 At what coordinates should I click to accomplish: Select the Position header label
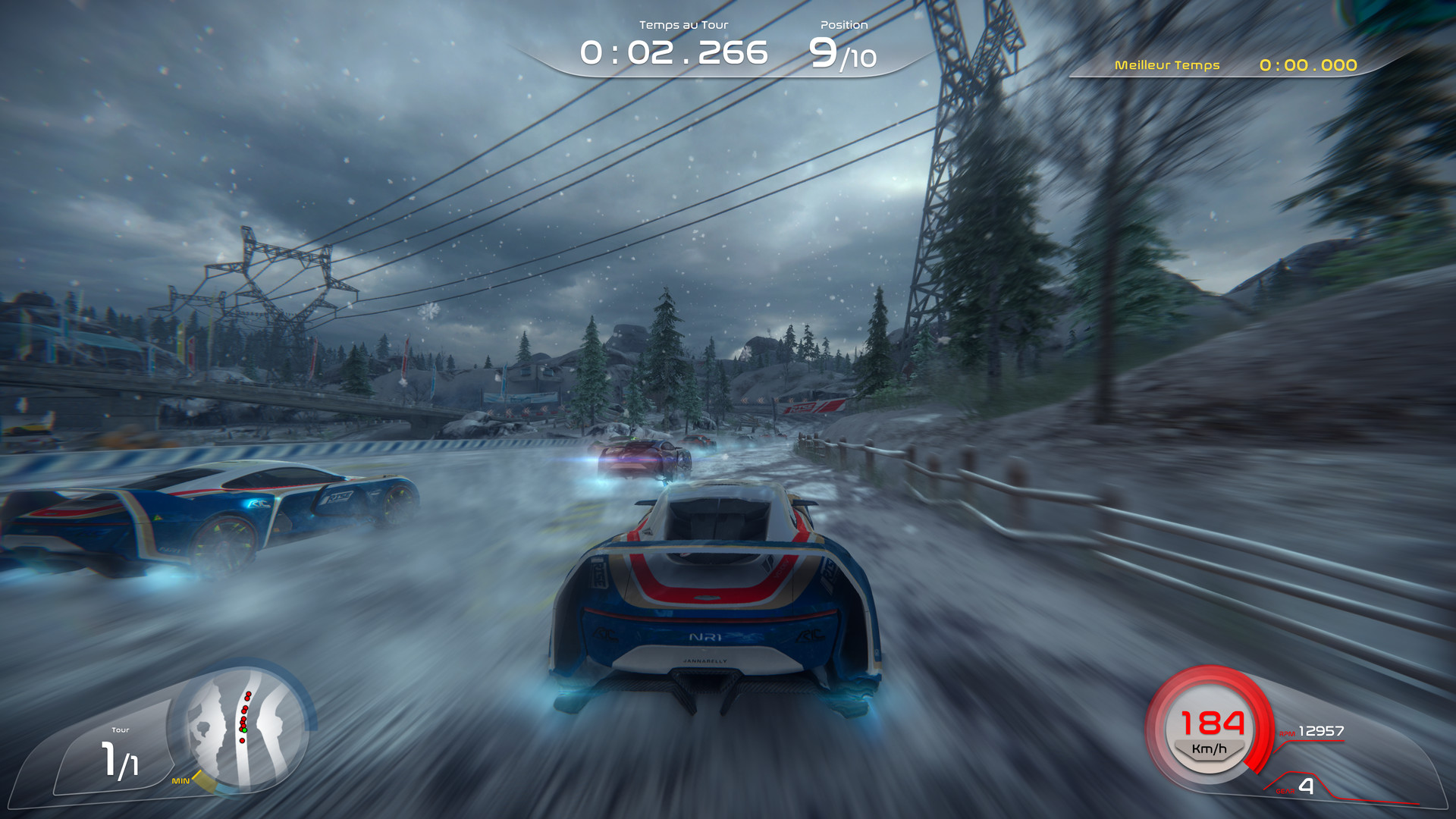click(x=843, y=24)
